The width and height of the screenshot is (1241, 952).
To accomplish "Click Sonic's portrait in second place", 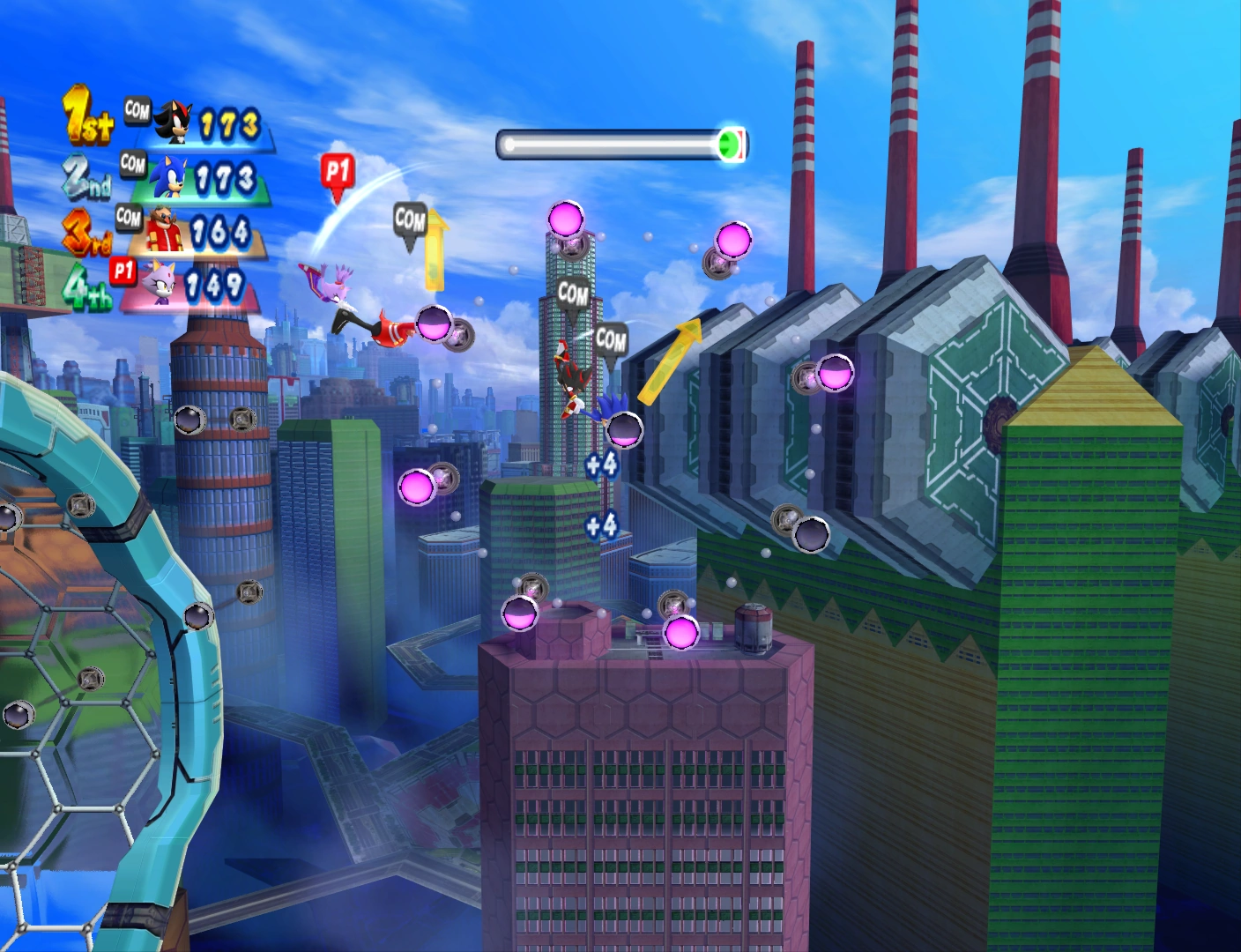I will (167, 177).
